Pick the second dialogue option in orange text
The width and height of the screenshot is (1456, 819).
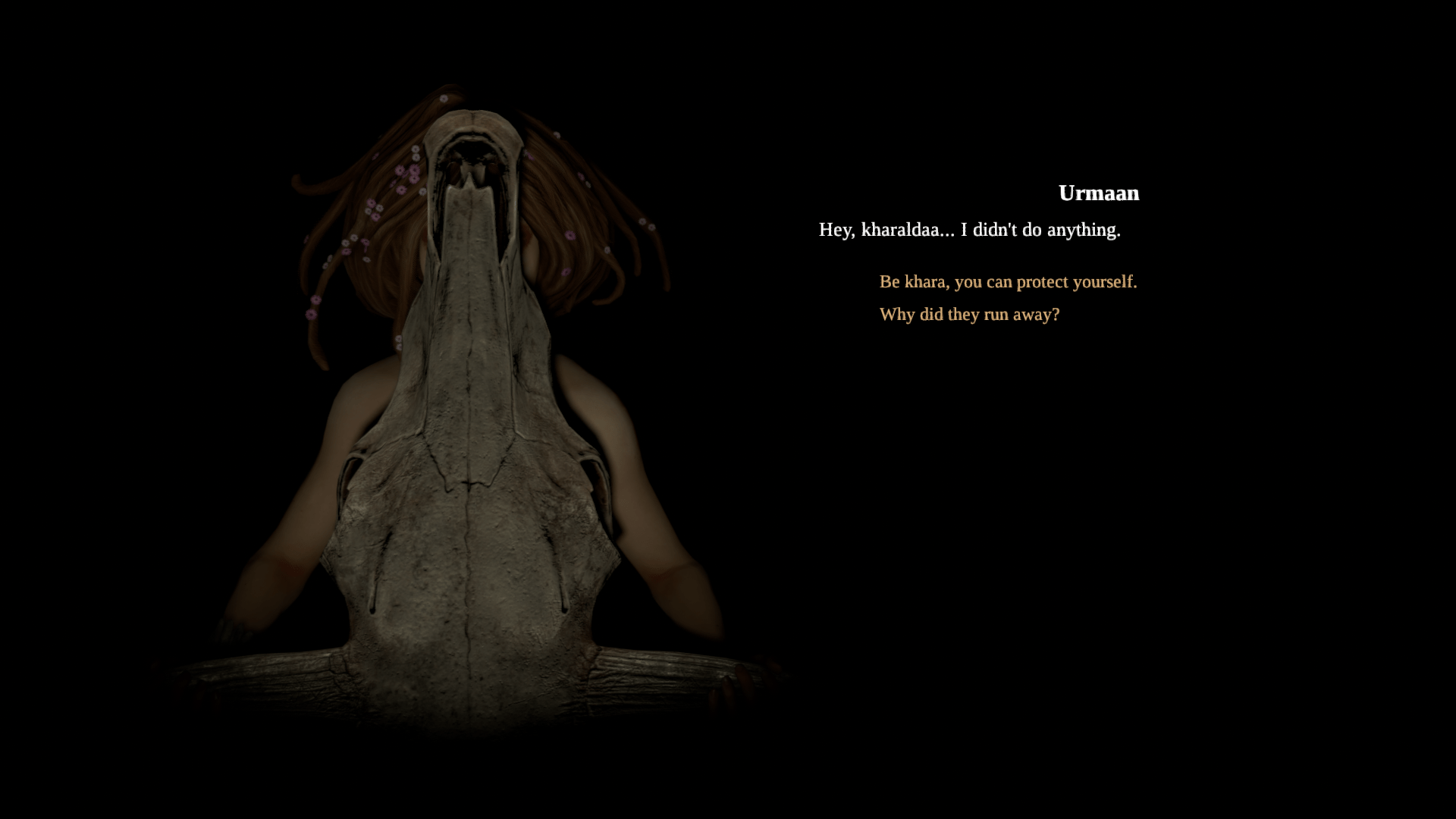[969, 314]
